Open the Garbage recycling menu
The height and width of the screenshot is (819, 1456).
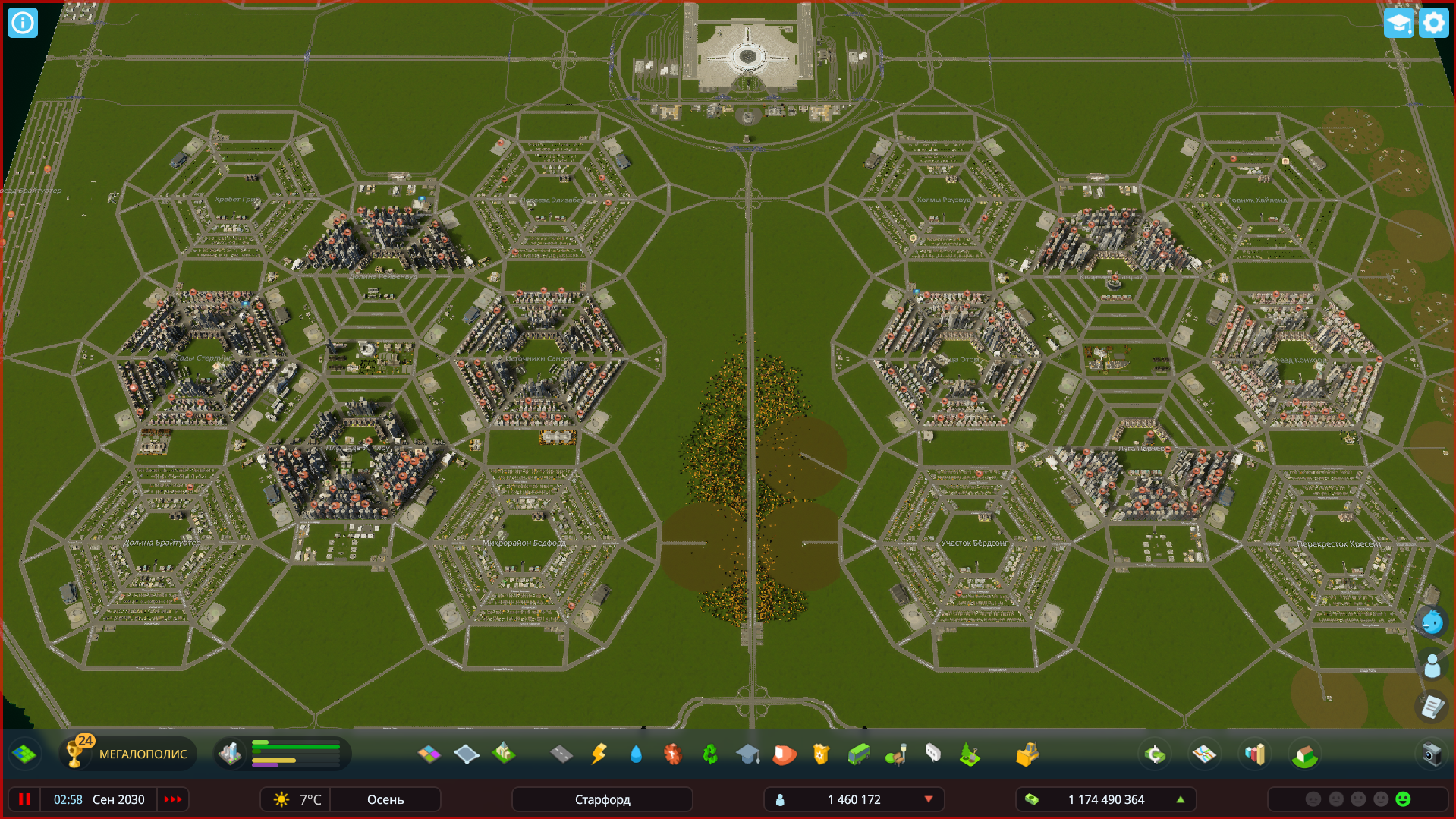[710, 754]
